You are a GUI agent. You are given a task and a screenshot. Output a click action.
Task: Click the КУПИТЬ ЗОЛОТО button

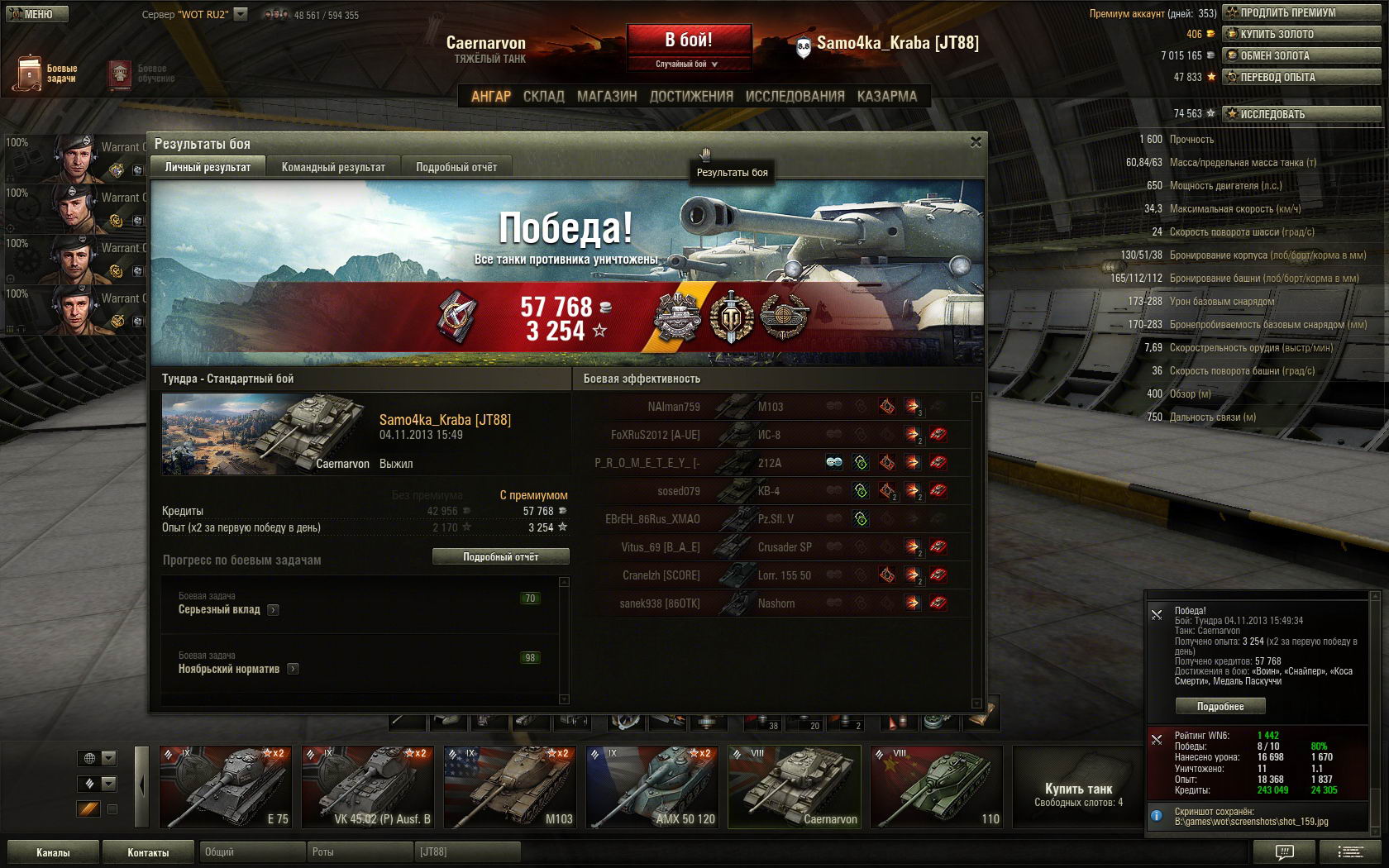point(1301,34)
